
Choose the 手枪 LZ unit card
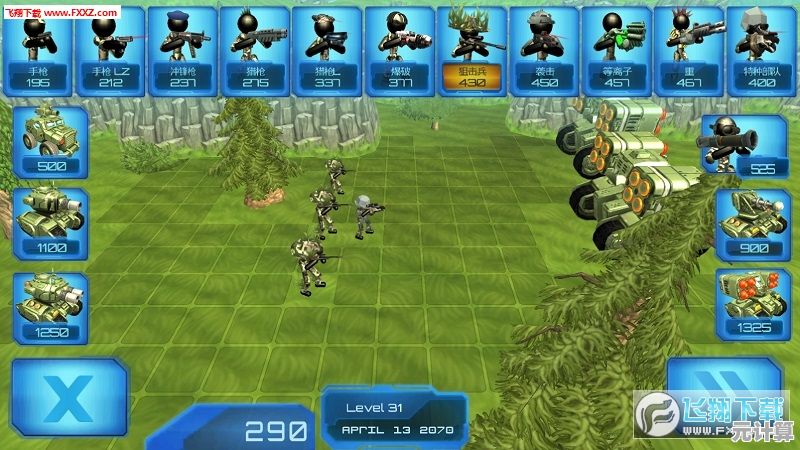pyautogui.click(x=110, y=50)
